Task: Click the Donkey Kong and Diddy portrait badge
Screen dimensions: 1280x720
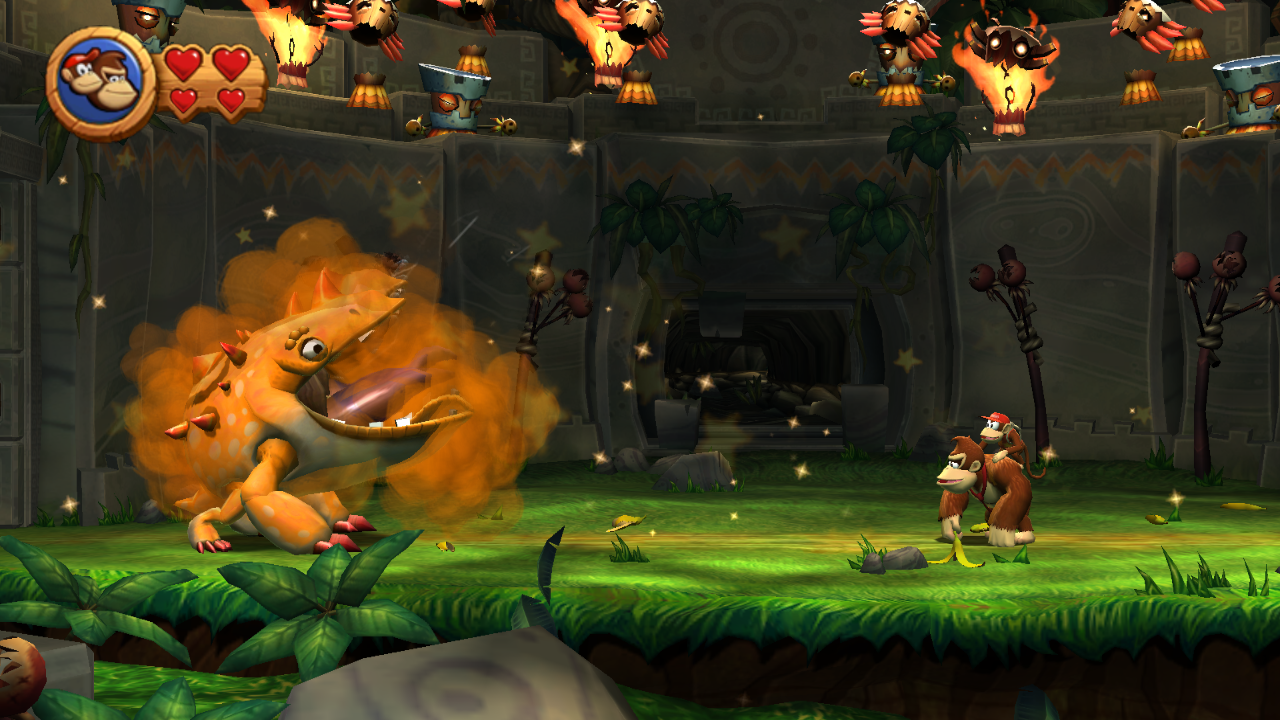Action: 100,83
